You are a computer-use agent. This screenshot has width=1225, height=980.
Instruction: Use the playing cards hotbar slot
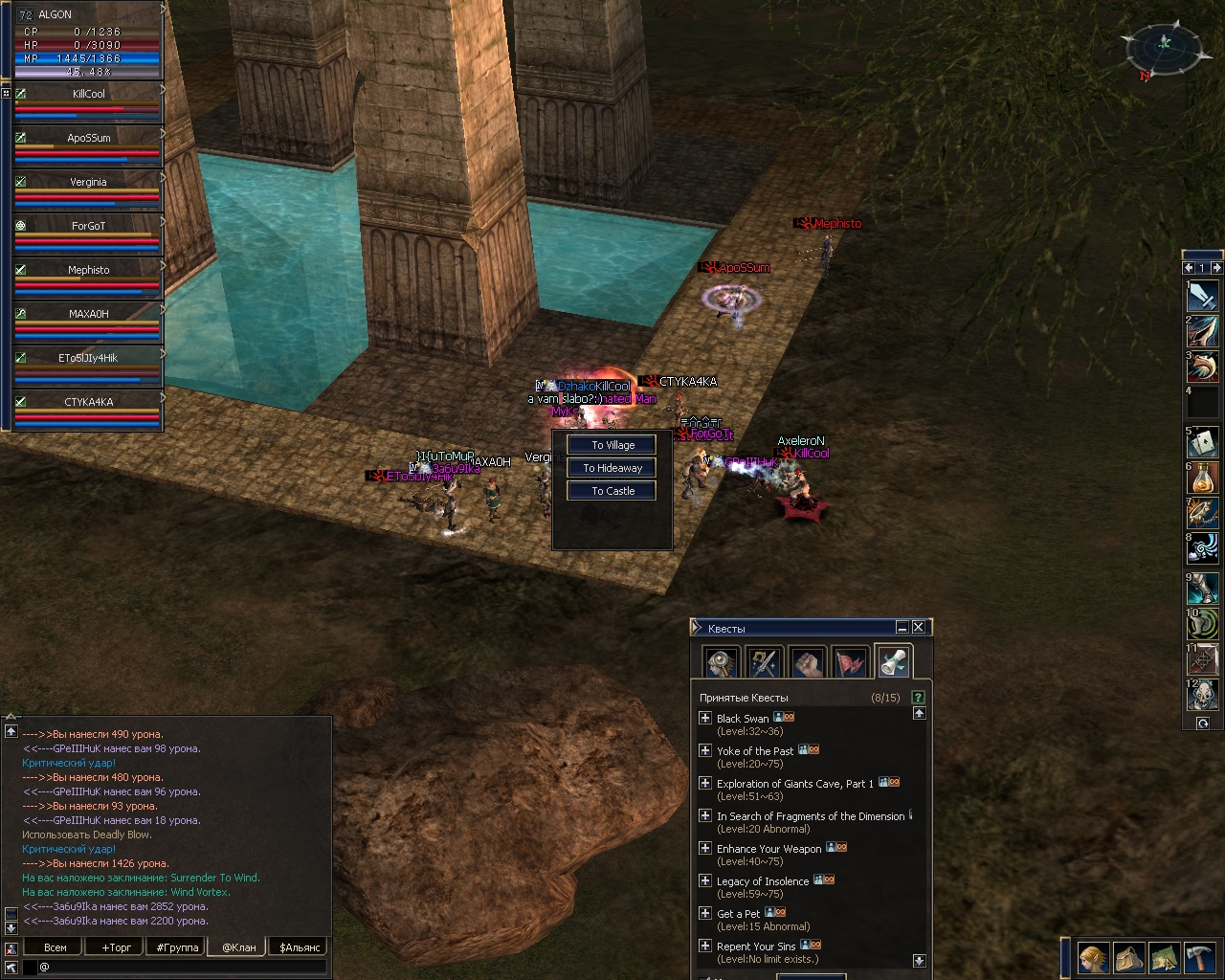tap(1202, 442)
